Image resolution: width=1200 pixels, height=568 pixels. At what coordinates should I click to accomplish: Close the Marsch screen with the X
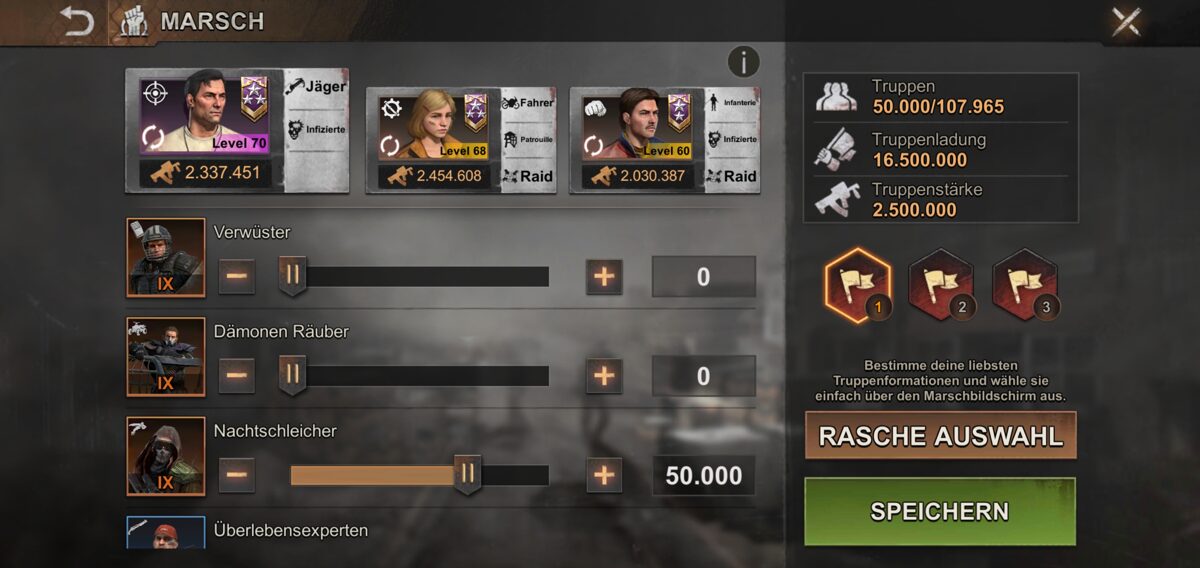point(1126,22)
